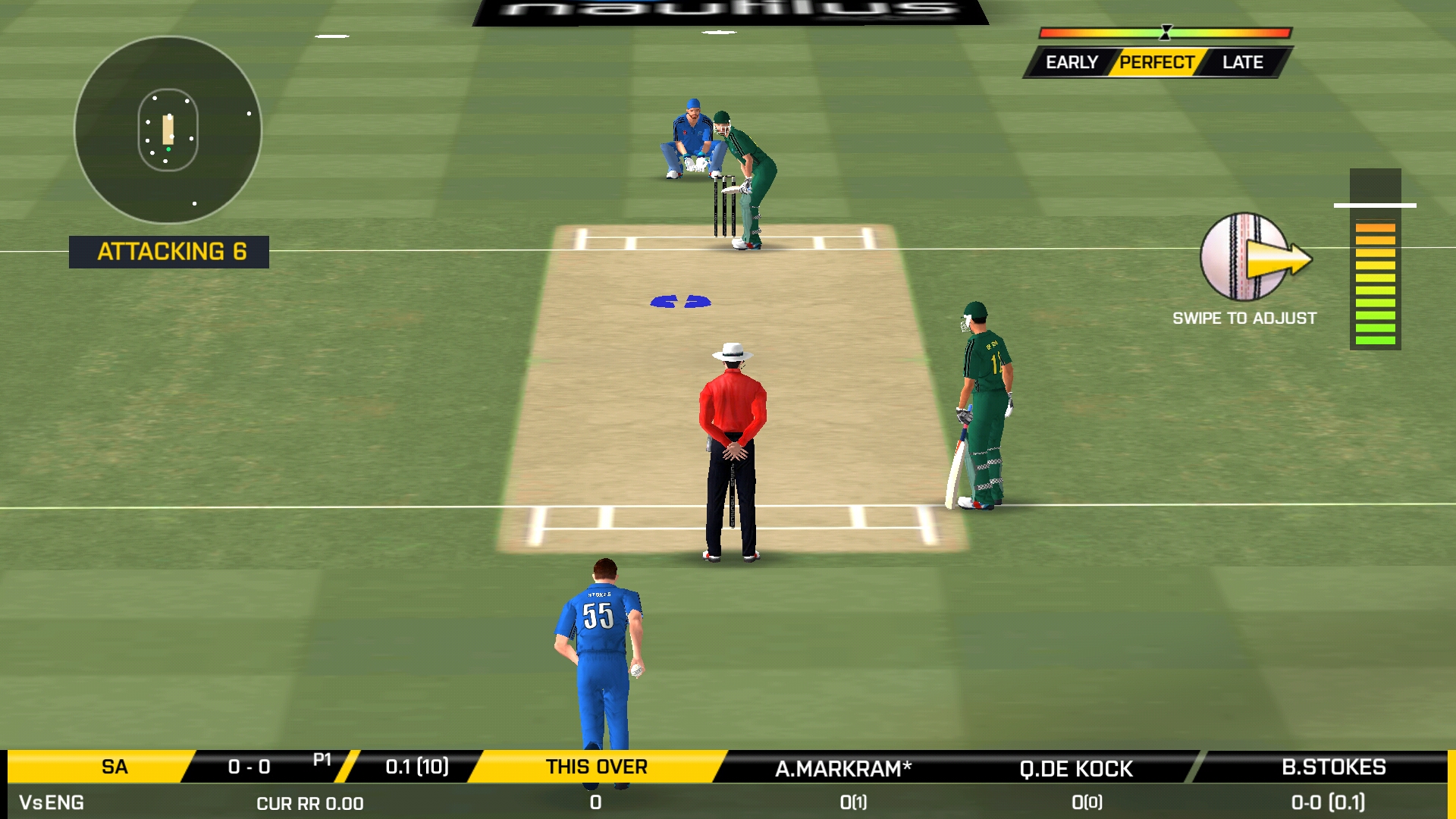This screenshot has width=1456, height=819.
Task: Select the blue pitch landing marker
Action: pyautogui.click(x=680, y=302)
